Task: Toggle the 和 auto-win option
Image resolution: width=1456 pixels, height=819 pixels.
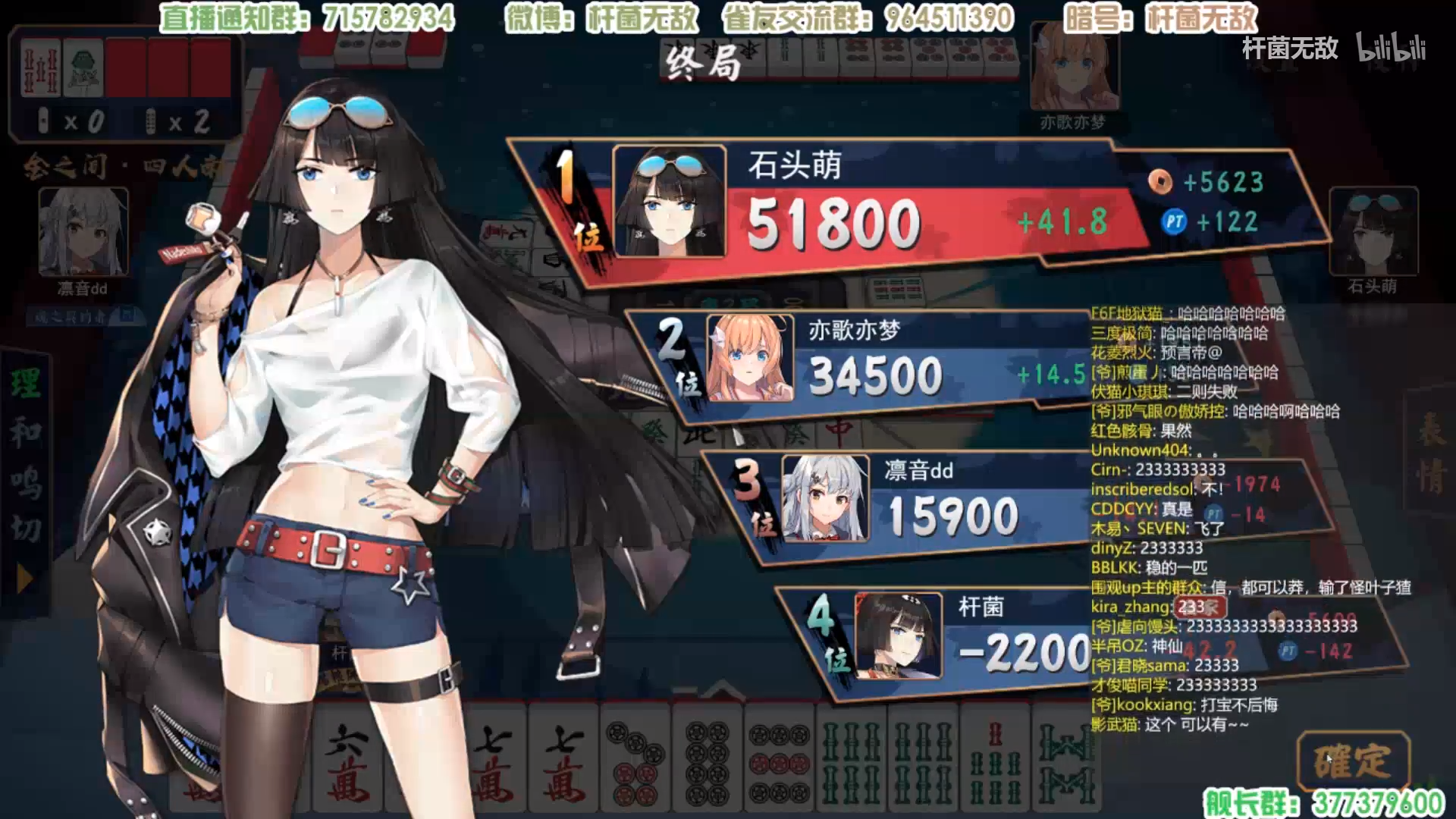Action: (x=25, y=432)
